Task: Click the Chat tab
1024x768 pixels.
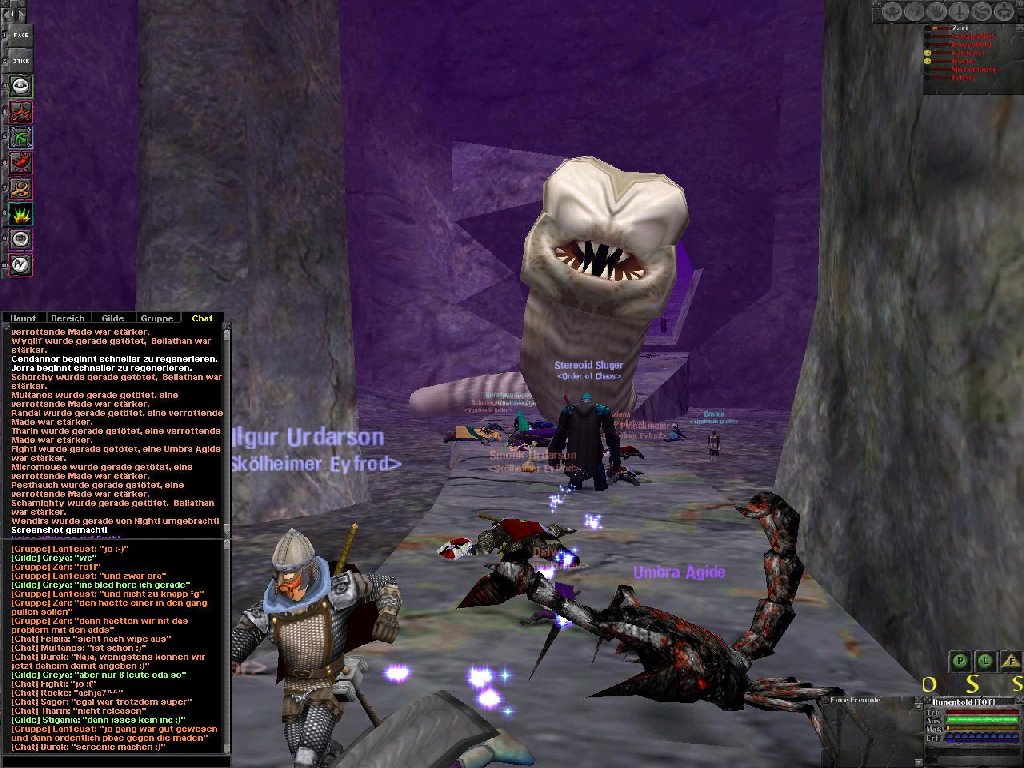Action: point(202,318)
